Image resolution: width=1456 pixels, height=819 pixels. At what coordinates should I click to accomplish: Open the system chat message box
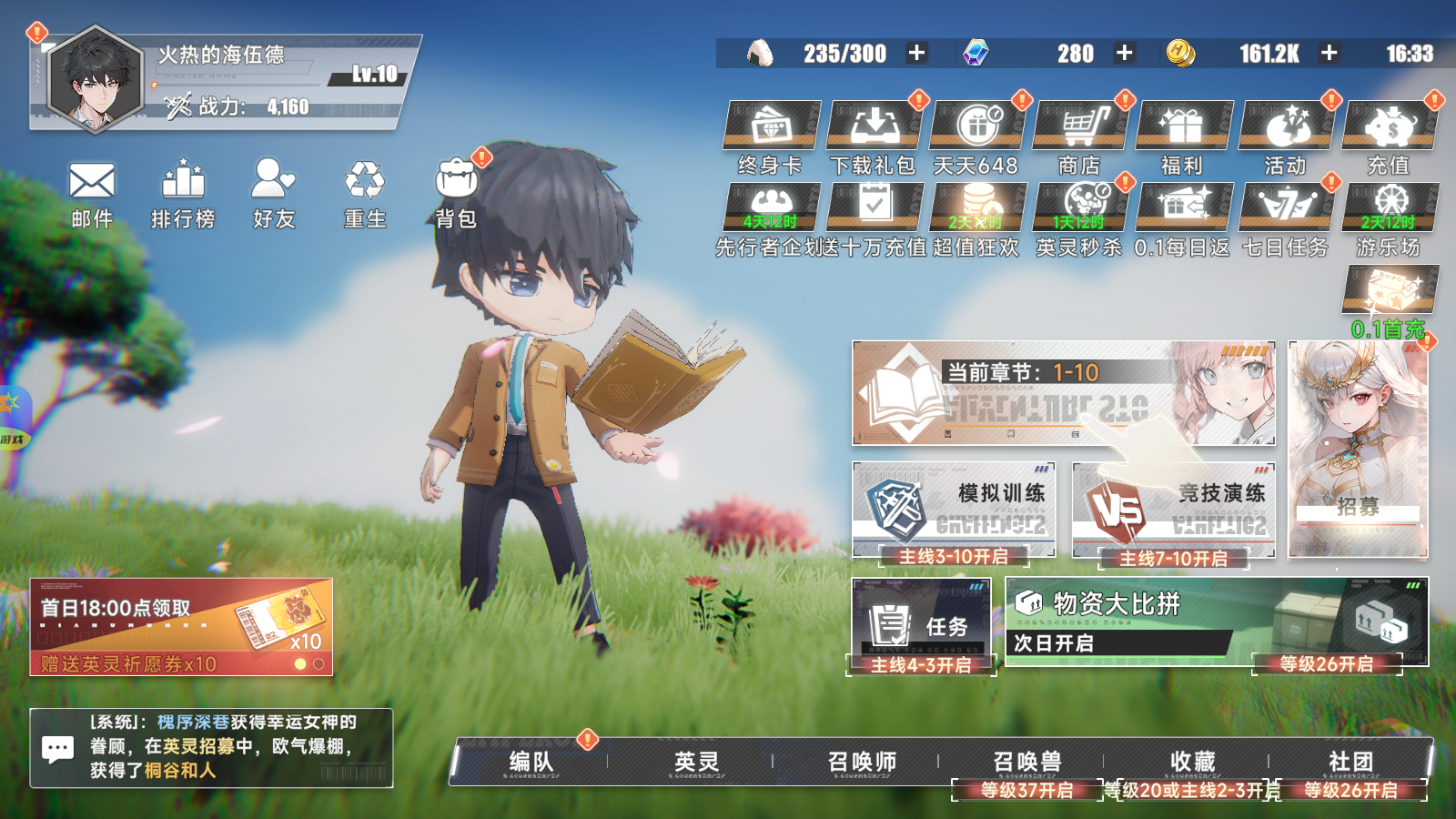[x=211, y=747]
